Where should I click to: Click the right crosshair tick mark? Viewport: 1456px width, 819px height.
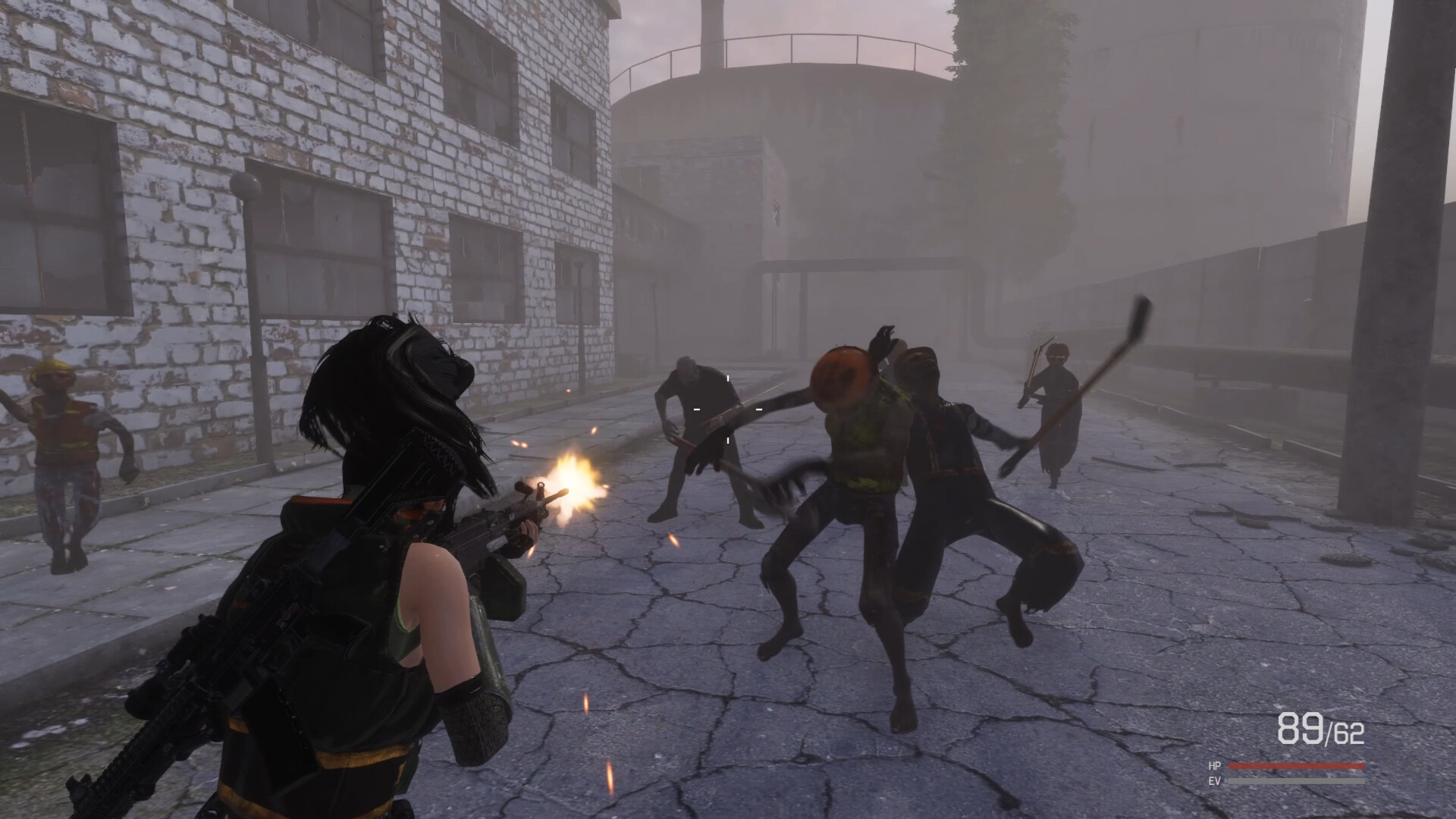758,409
